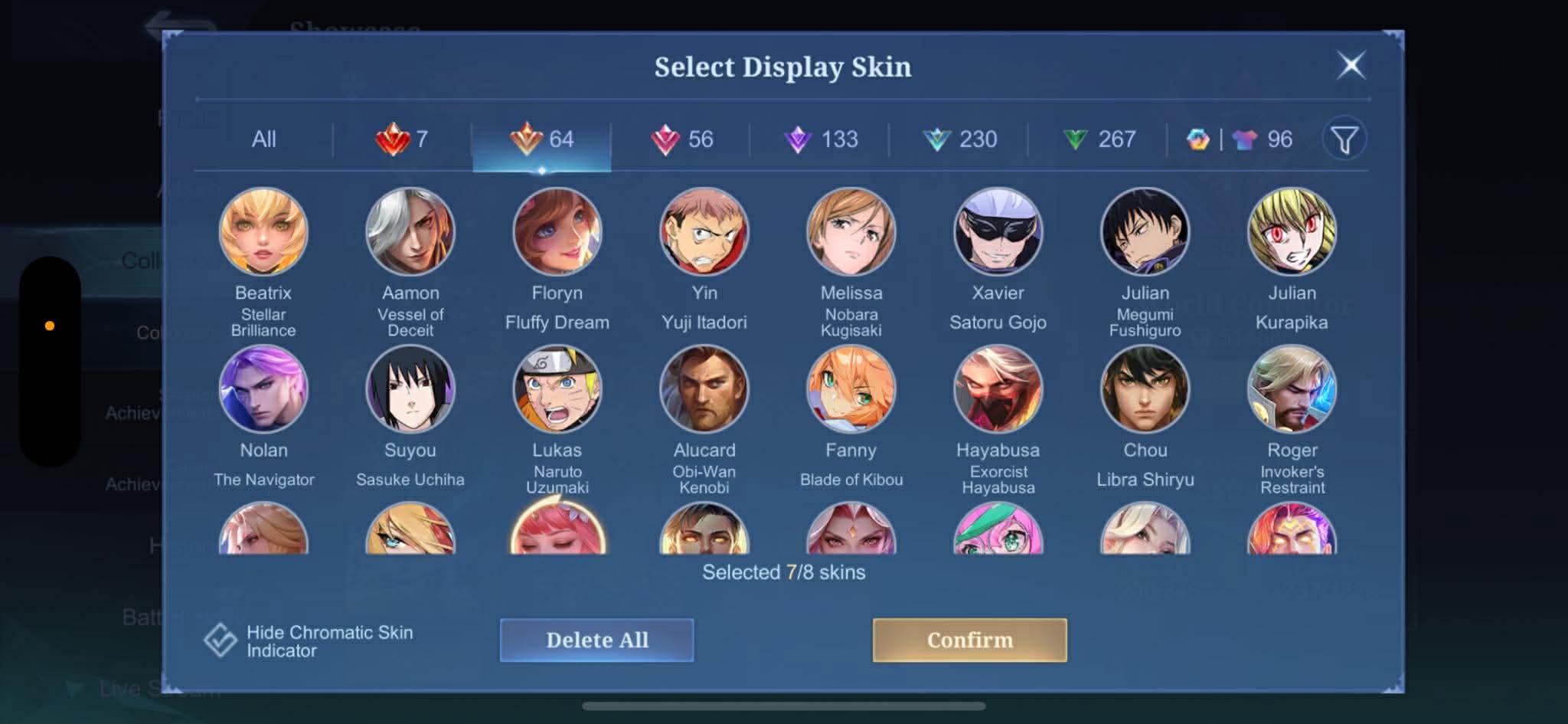The width and height of the screenshot is (1568, 724).
Task: Pick Suyou's Sasuke Uchiha skin
Action: click(410, 389)
